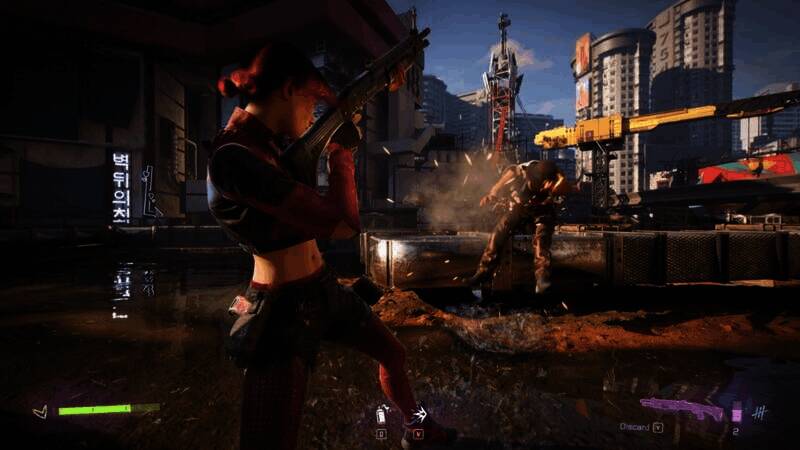Click the blue tally marks icon

coord(760,412)
